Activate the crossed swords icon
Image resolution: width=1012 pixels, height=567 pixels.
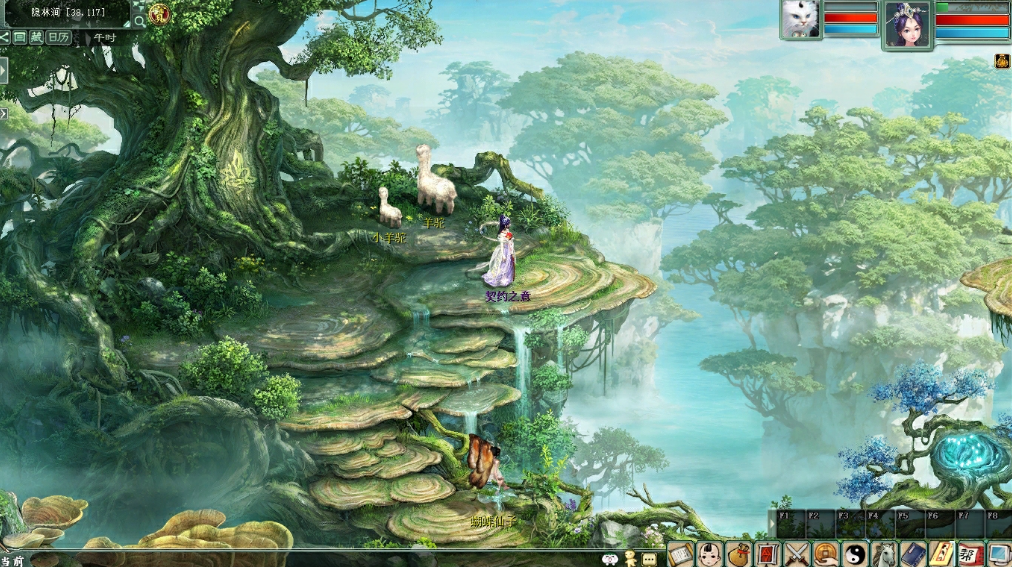(796, 554)
